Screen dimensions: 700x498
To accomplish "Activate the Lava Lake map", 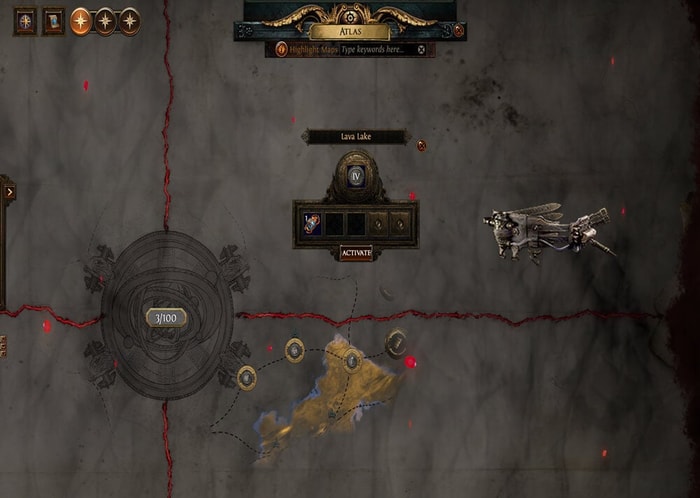I will coord(356,253).
